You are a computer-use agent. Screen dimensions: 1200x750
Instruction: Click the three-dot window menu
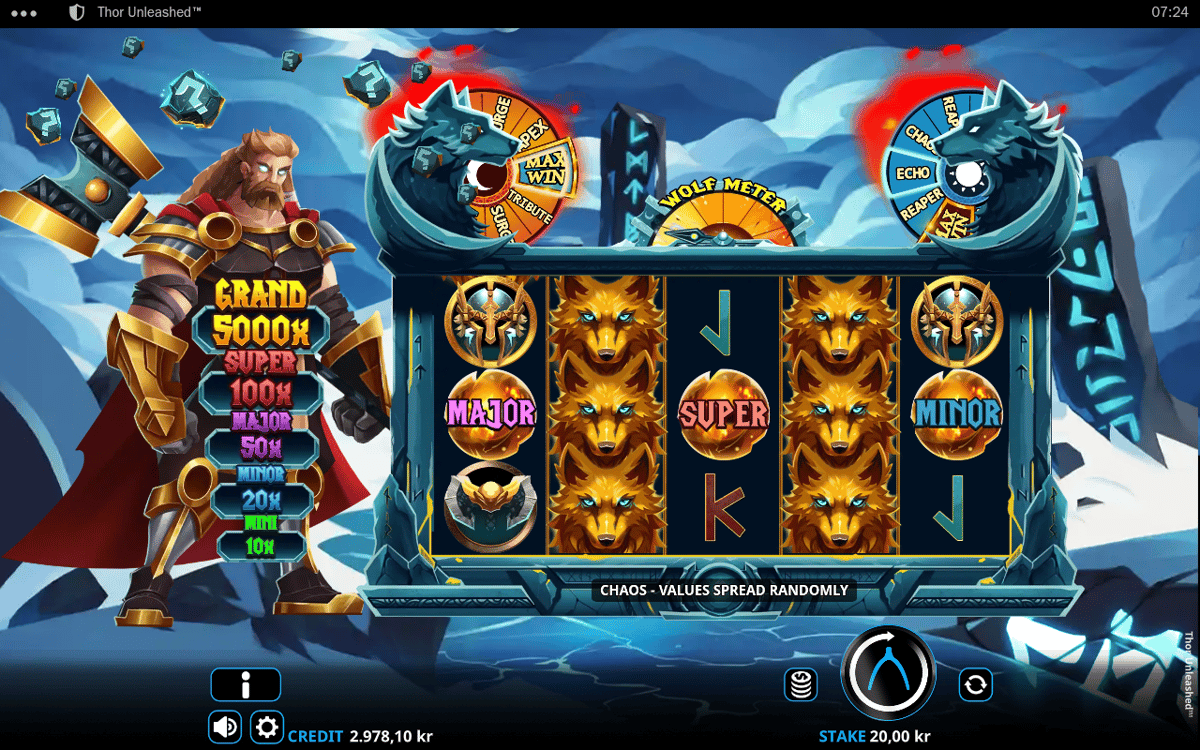(22, 13)
